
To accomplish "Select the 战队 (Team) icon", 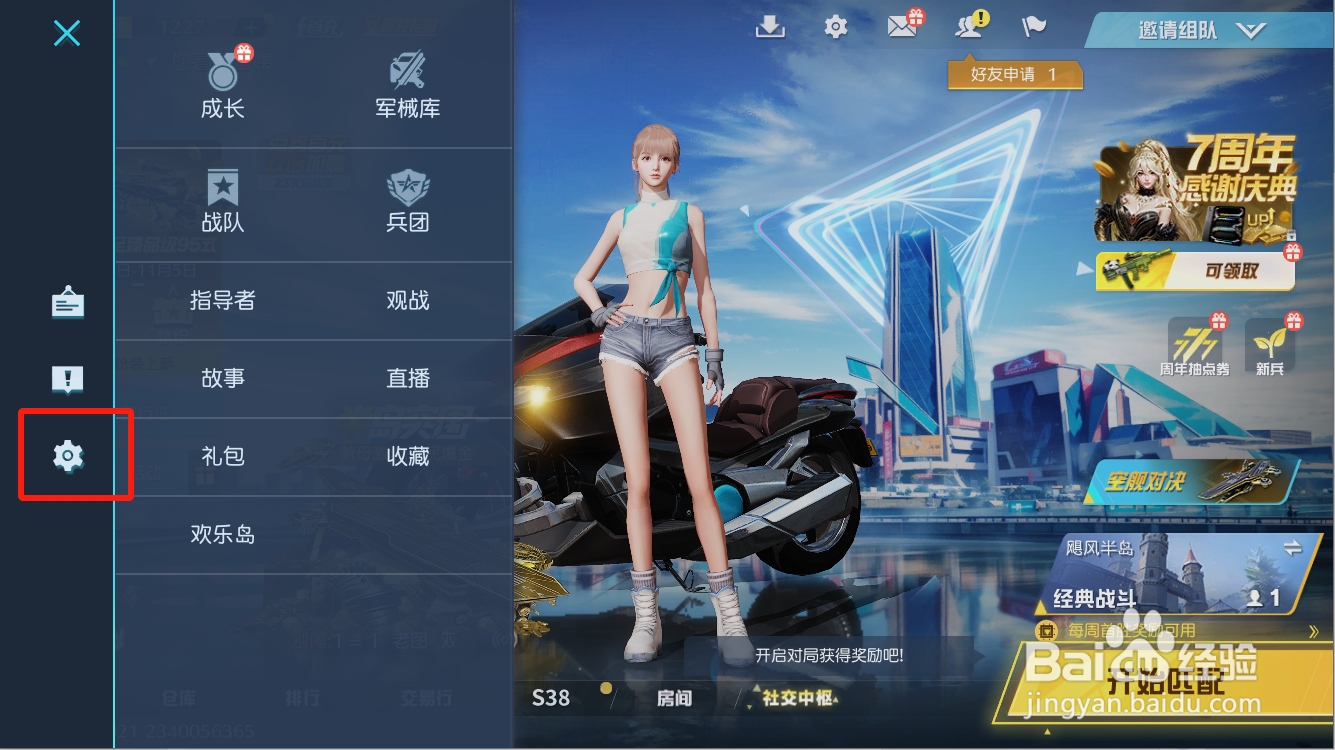I will pyautogui.click(x=222, y=200).
